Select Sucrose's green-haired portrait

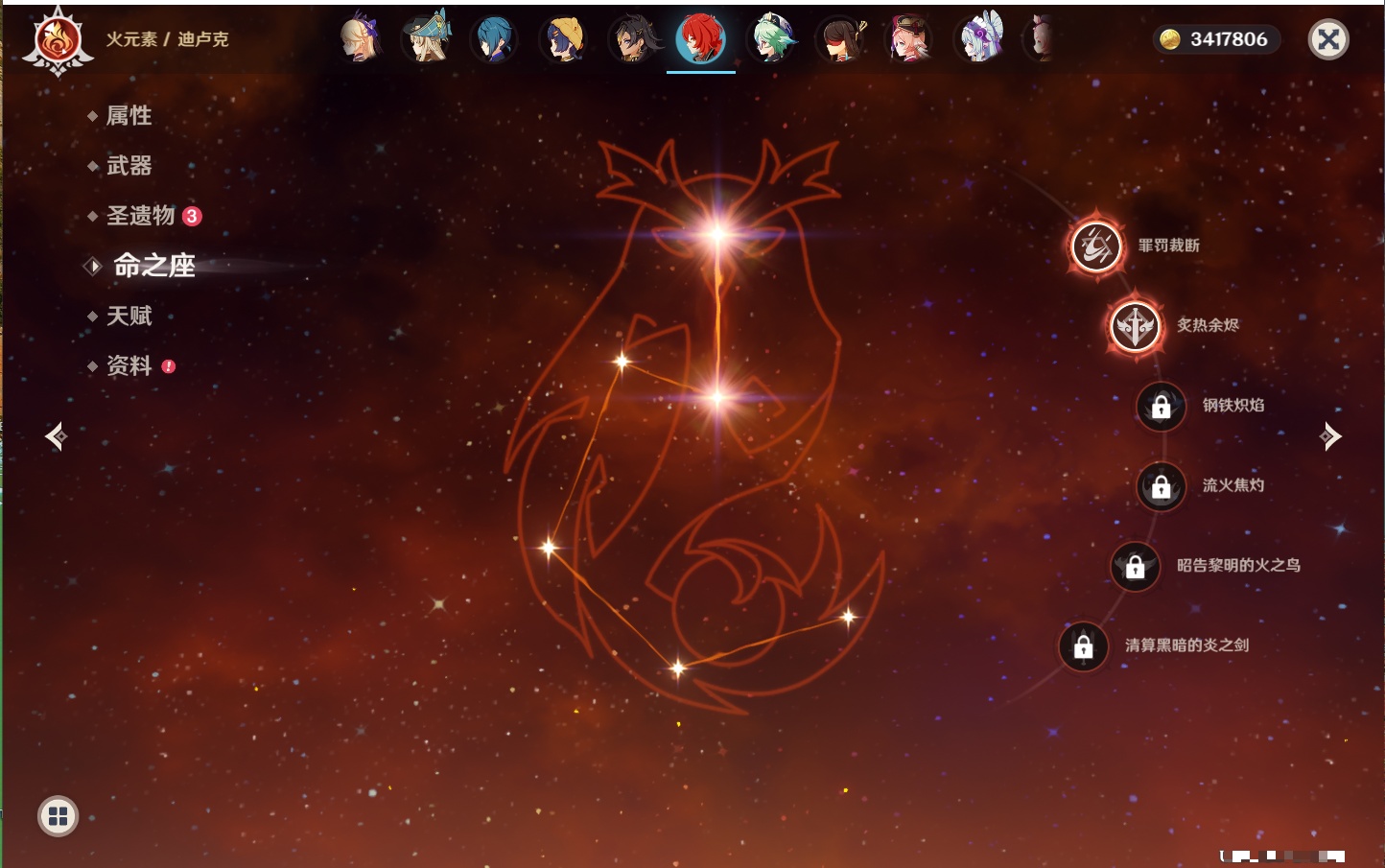click(x=771, y=38)
